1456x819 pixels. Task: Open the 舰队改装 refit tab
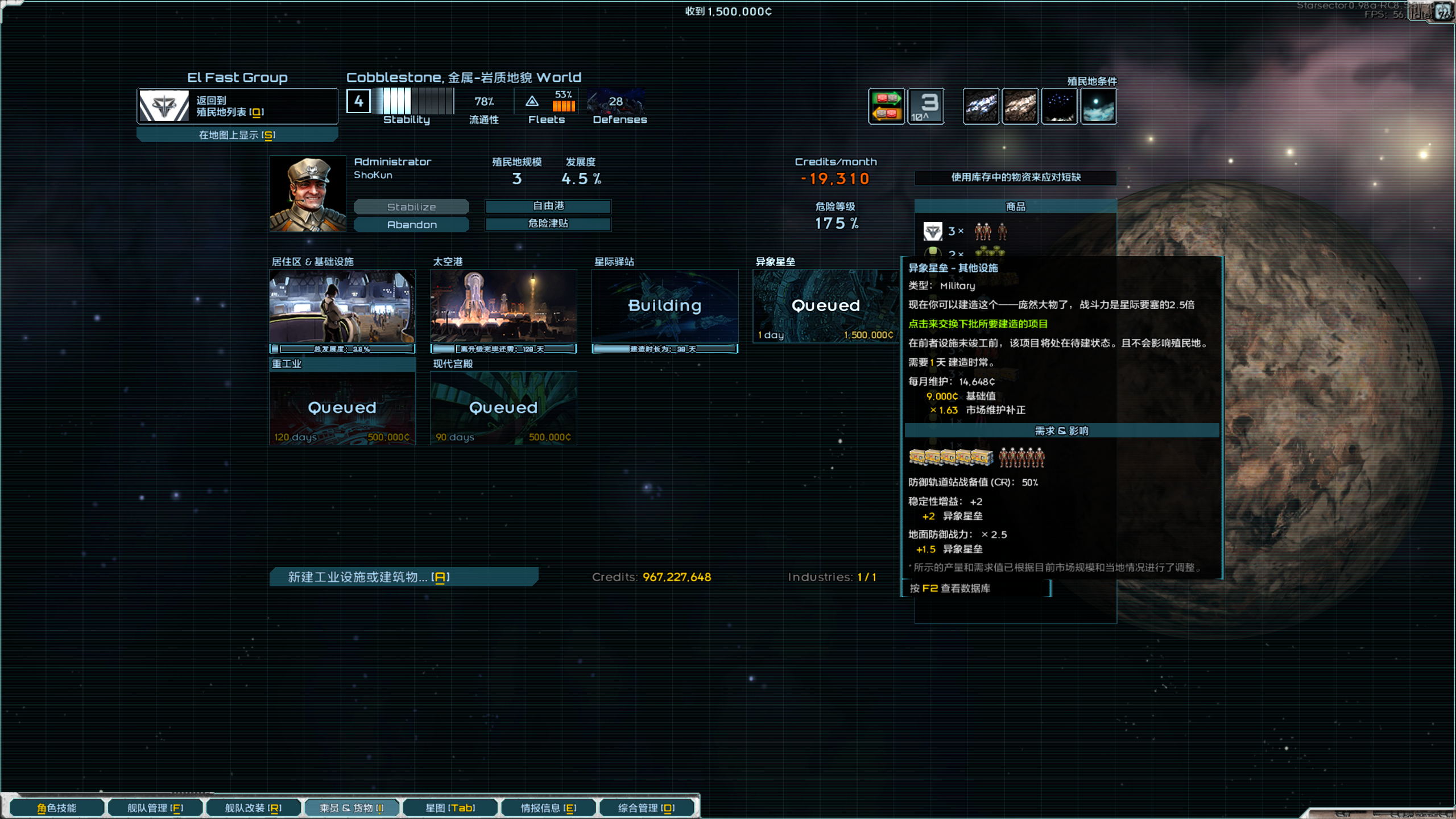[x=253, y=808]
